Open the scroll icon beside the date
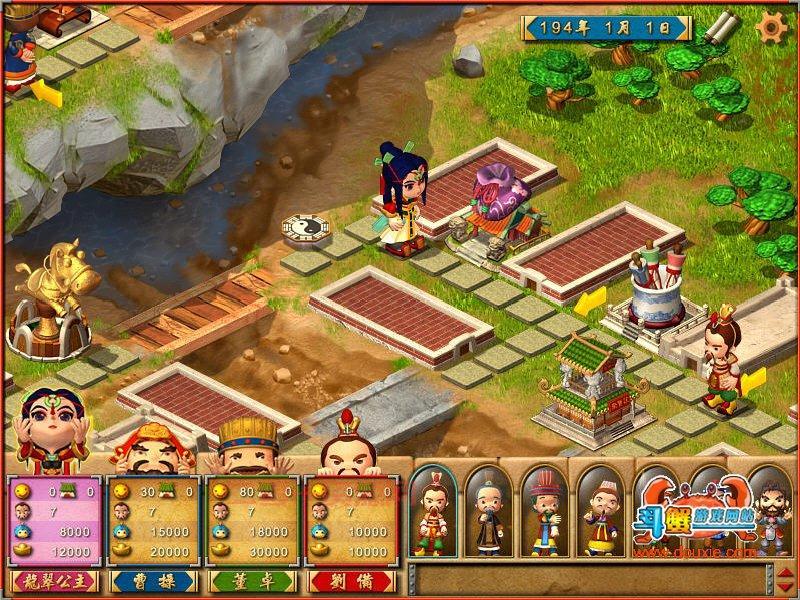 716,28
